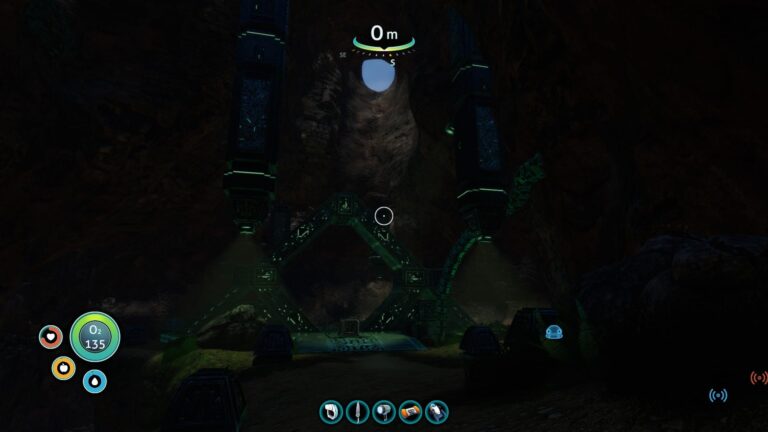Choose the orange canister hotbar item

[x=410, y=411]
